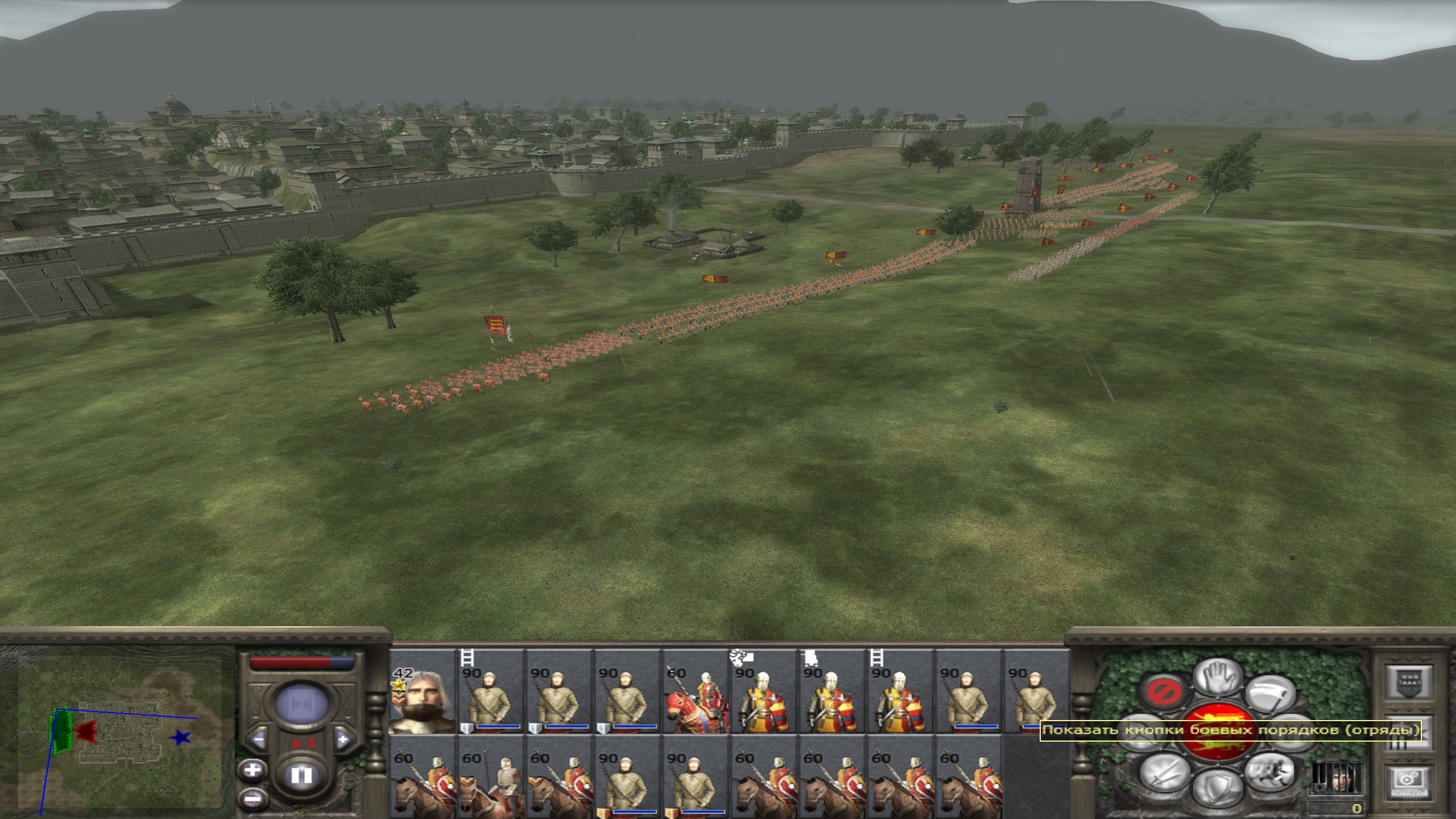This screenshot has width=1456, height=819.
Task: Increase game speed with the speed plus arrow
Action: click(342, 740)
